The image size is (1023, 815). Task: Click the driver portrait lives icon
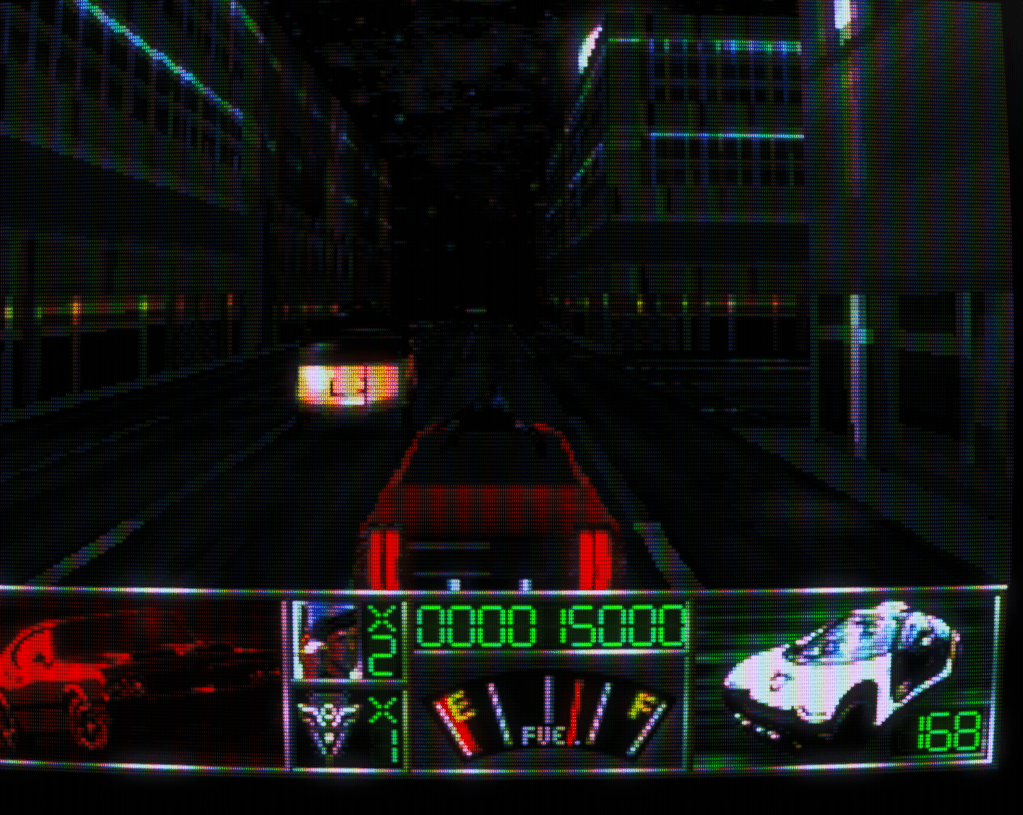330,641
